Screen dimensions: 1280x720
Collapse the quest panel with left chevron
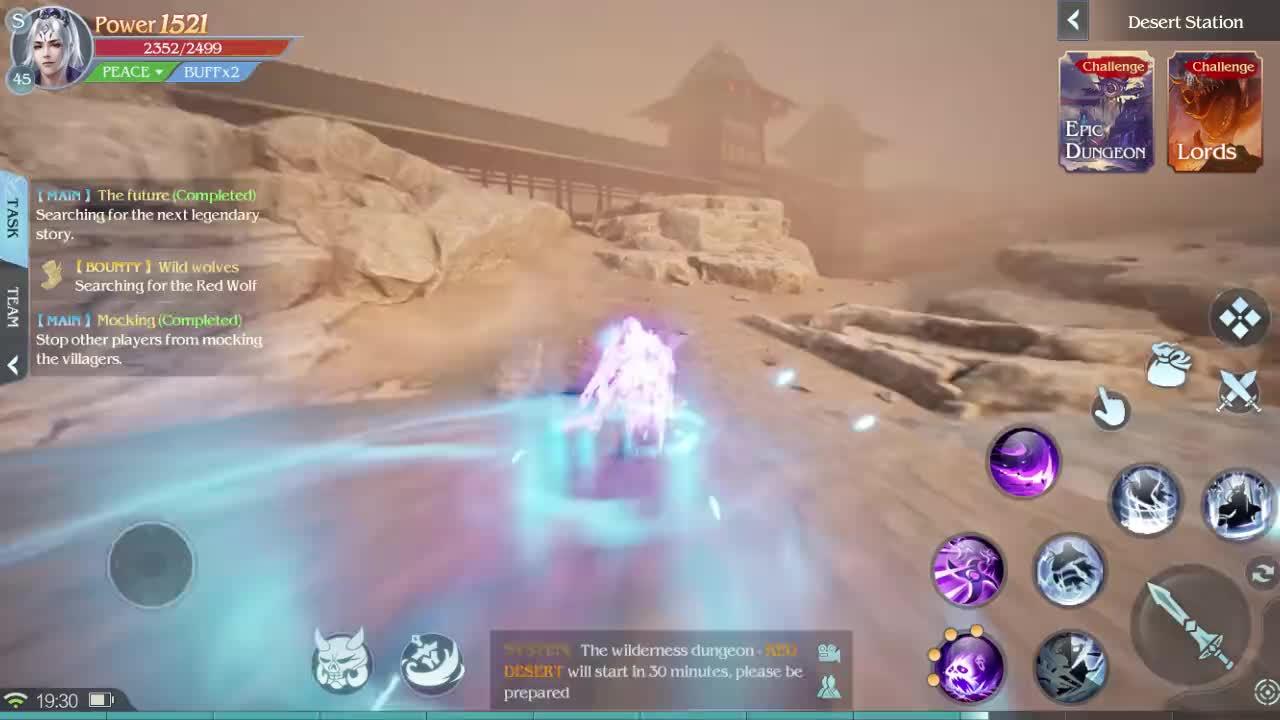(x=12, y=367)
